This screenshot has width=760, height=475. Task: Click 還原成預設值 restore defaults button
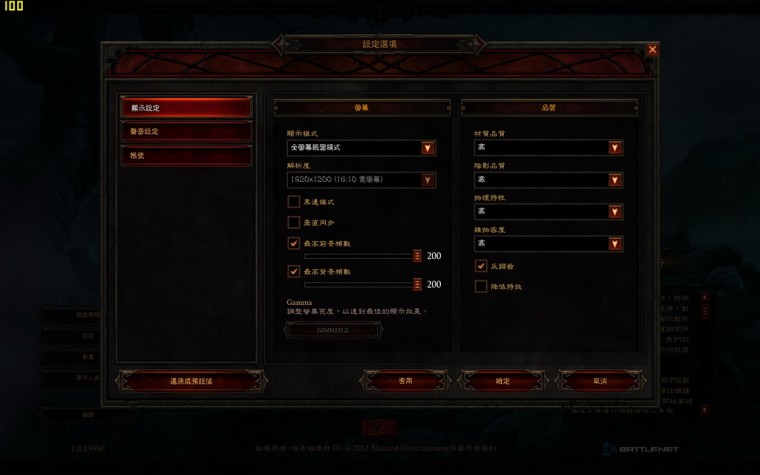[191, 381]
